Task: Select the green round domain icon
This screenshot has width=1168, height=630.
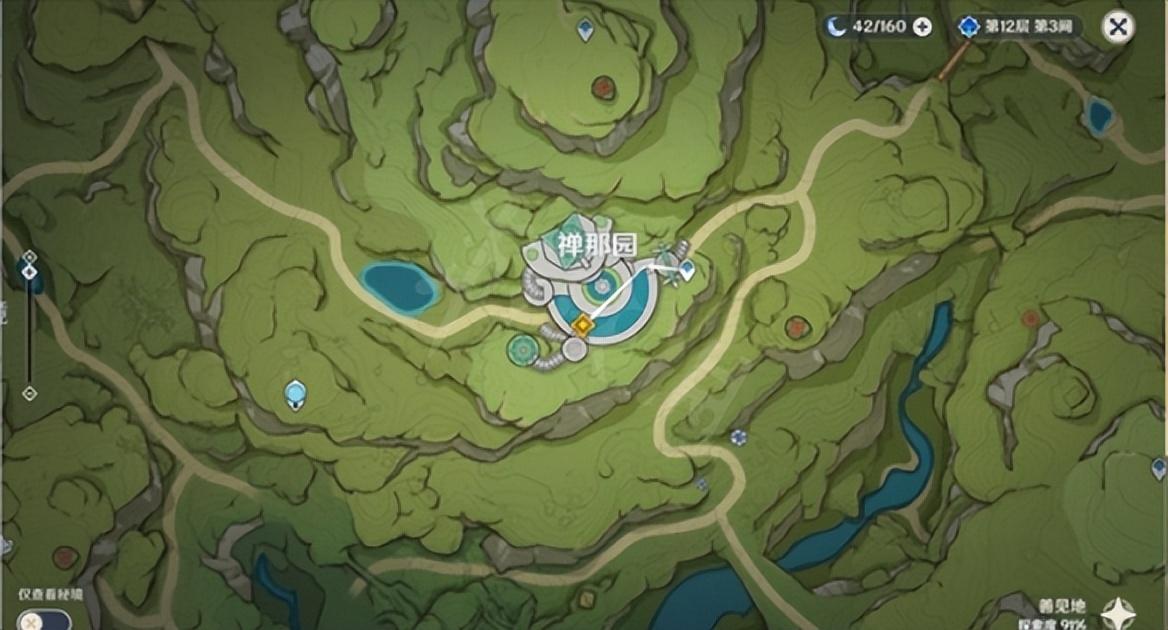Action: click(x=520, y=348)
